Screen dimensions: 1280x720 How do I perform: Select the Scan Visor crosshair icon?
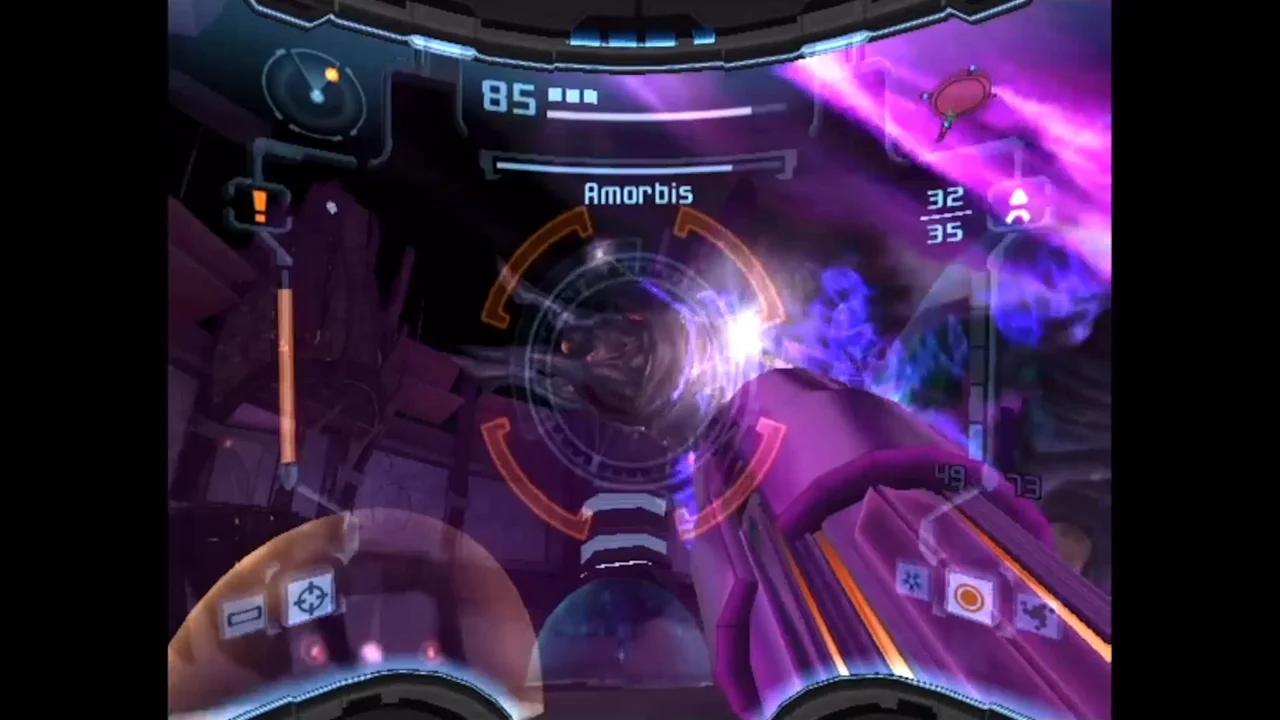[x=314, y=597]
